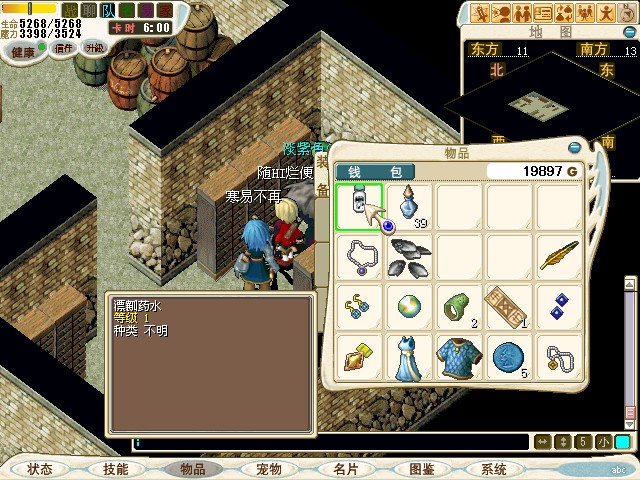Select the 物品 items menu button
The width and height of the screenshot is (640, 480).
click(193, 469)
